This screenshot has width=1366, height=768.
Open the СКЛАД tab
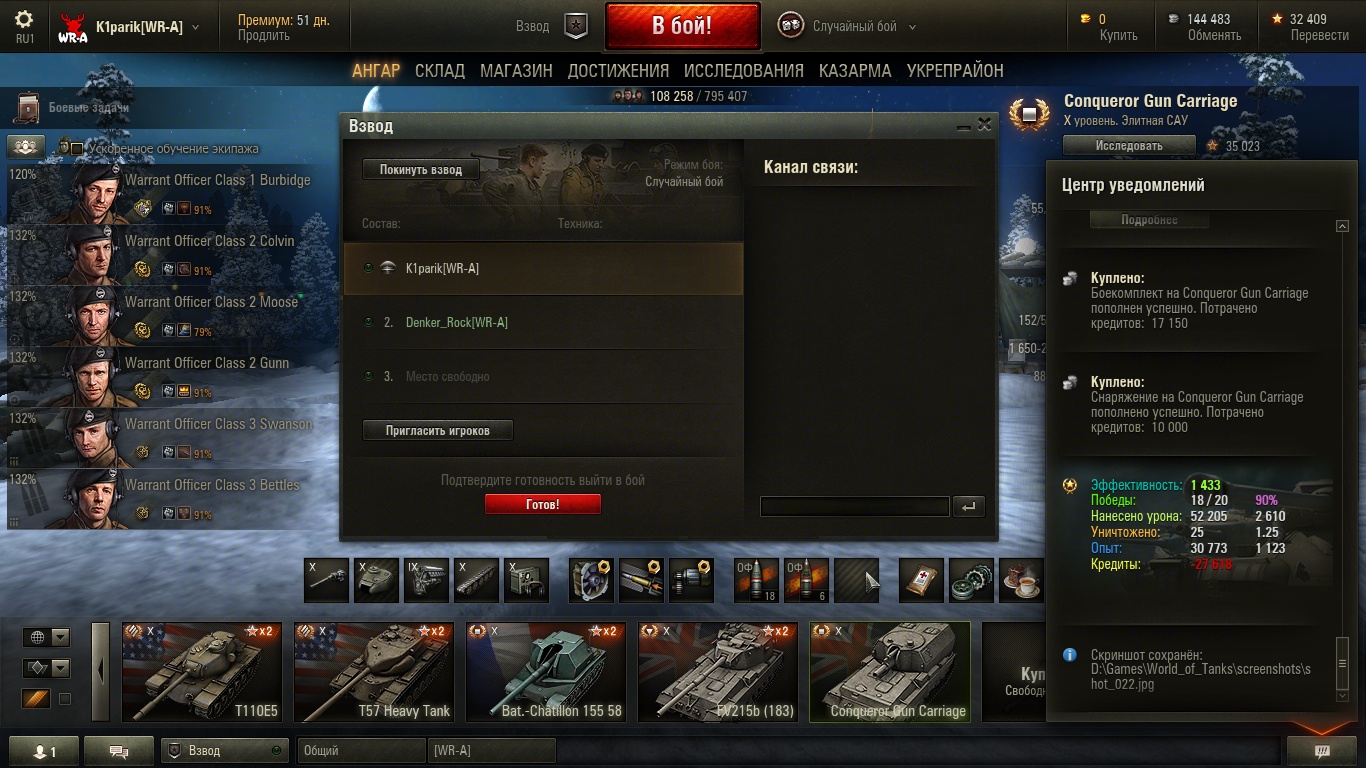click(x=440, y=71)
